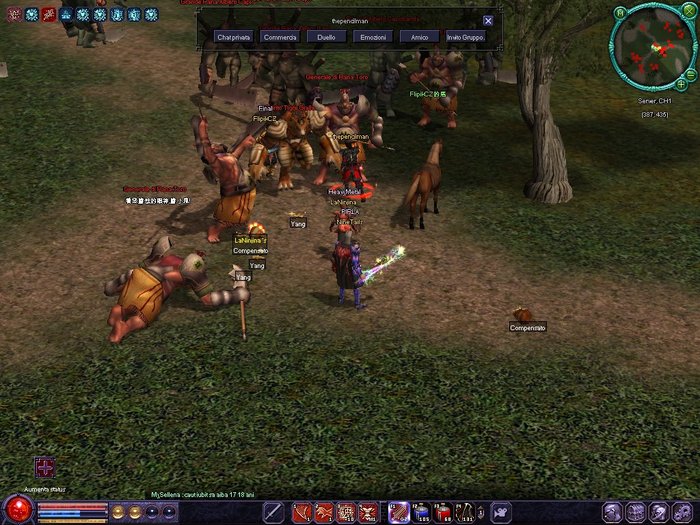Viewport: 700px width, 525px height.
Task: Zoom in the minimap with plus button
Action: coord(681,84)
